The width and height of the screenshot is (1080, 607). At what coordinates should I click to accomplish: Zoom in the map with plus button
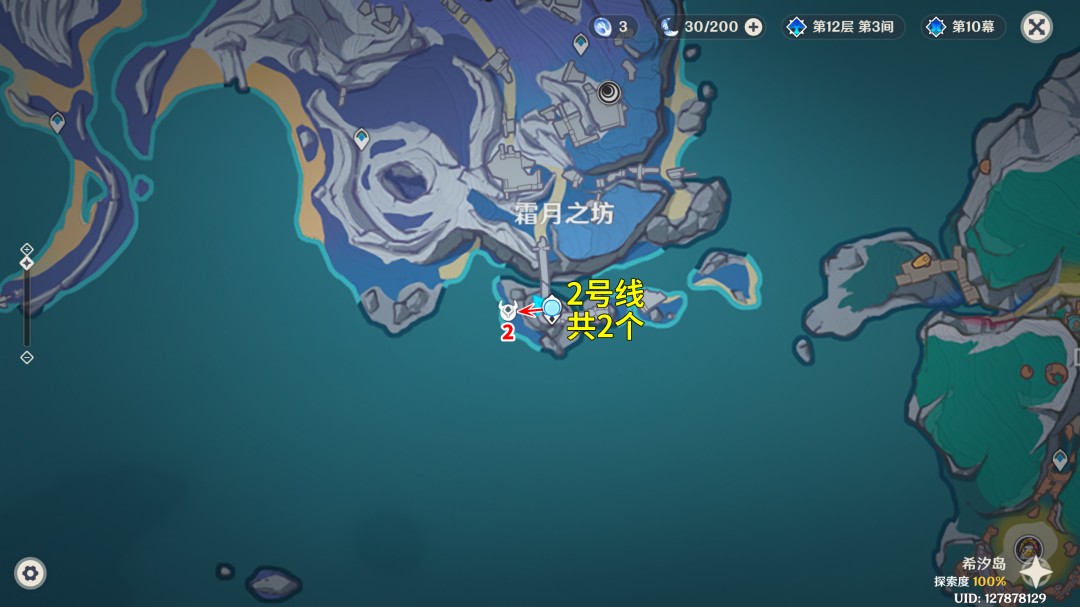27,249
